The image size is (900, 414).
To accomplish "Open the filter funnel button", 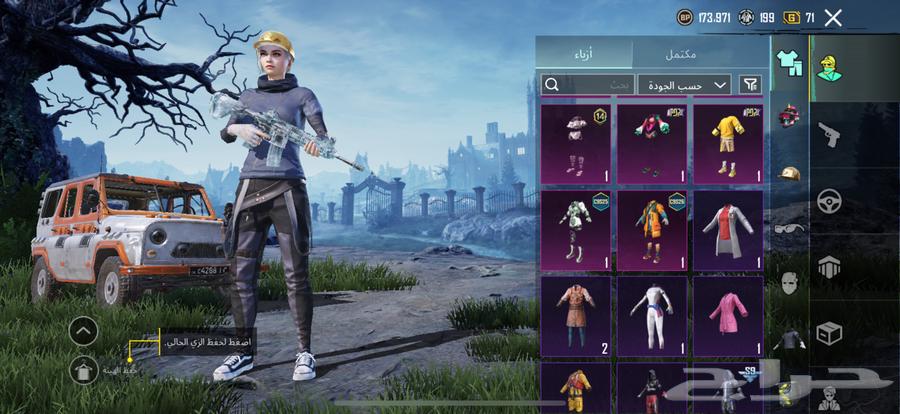I will [749, 84].
